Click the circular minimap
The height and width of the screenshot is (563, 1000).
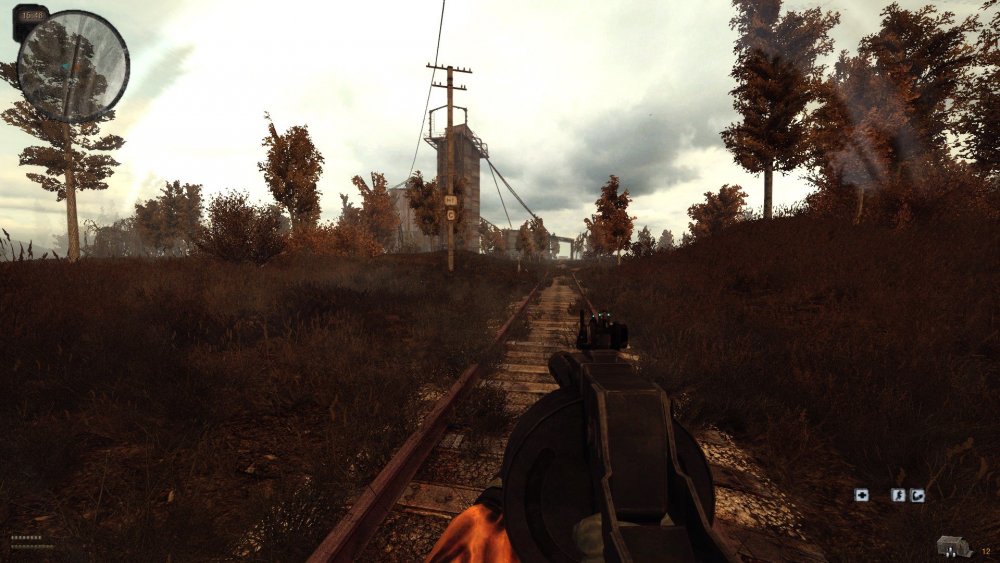coord(73,66)
